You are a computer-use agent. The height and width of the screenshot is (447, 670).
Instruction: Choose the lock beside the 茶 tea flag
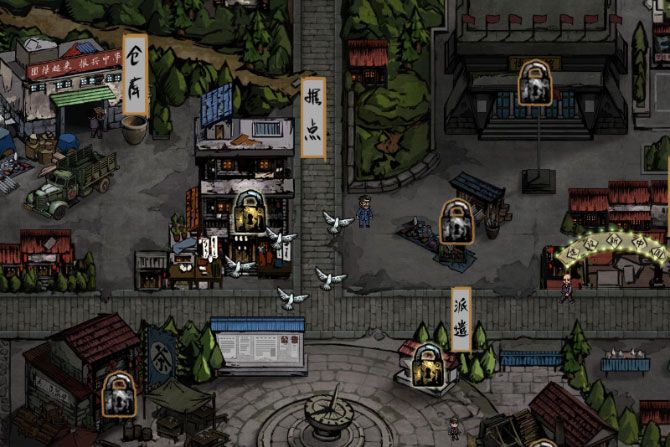[119, 394]
